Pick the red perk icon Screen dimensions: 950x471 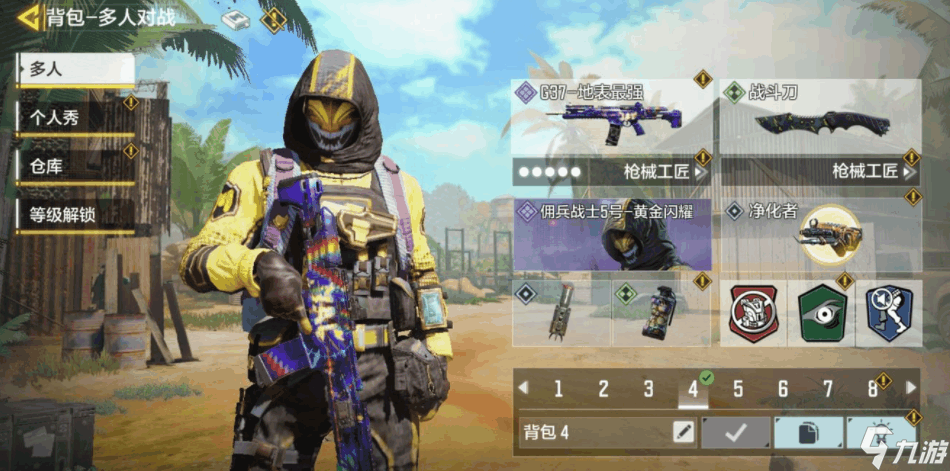[752, 311]
